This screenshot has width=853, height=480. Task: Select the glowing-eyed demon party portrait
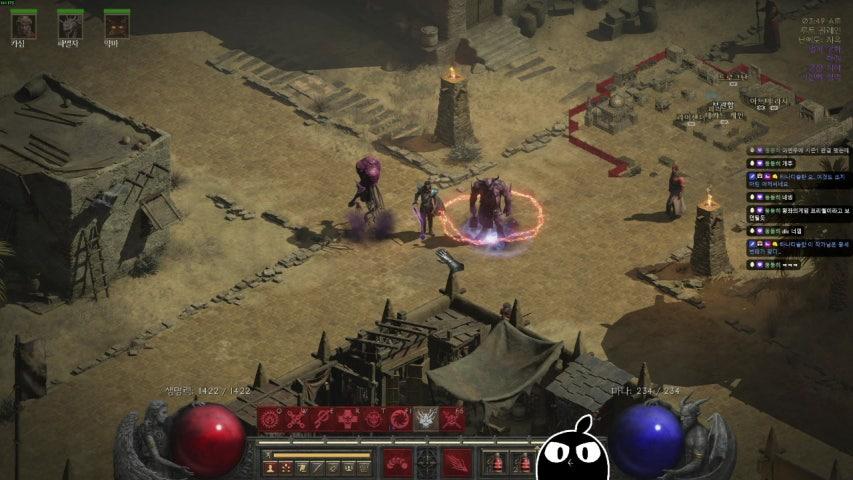coord(116,24)
